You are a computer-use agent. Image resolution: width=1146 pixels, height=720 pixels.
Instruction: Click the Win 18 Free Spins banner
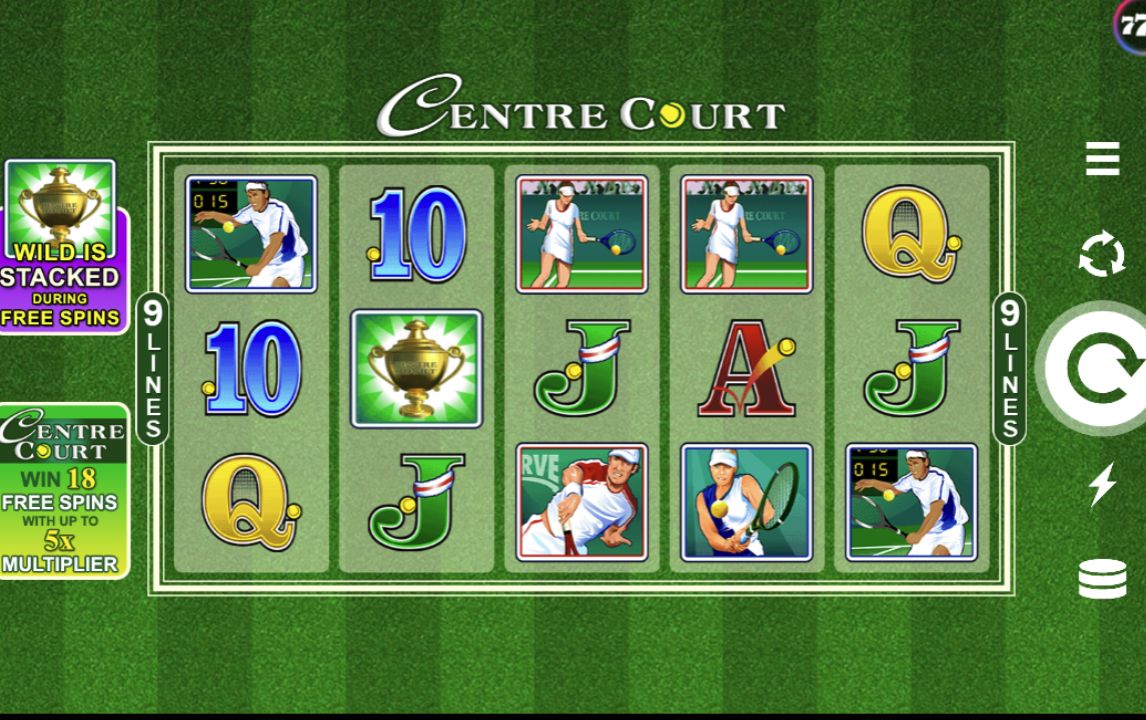63,491
